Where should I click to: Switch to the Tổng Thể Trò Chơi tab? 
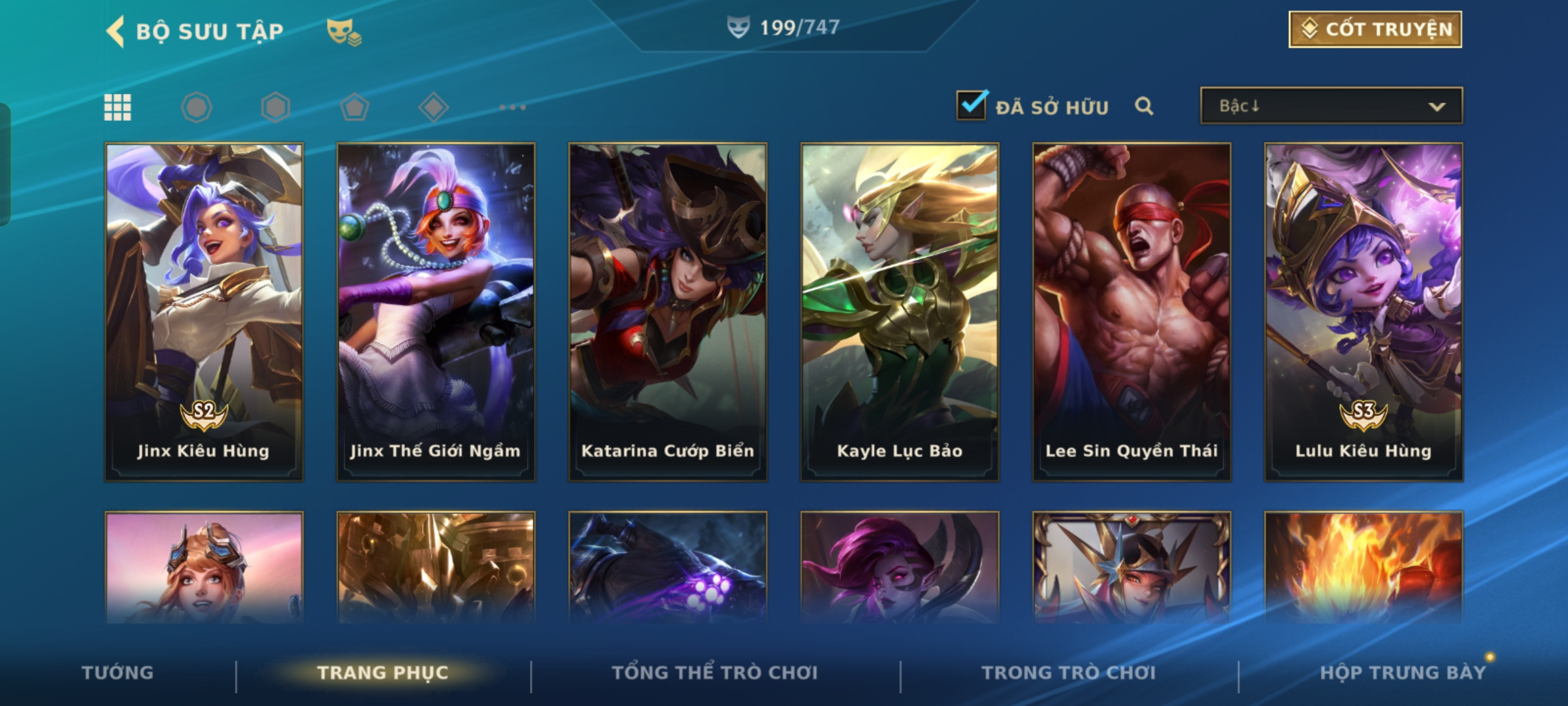pyautogui.click(x=715, y=673)
